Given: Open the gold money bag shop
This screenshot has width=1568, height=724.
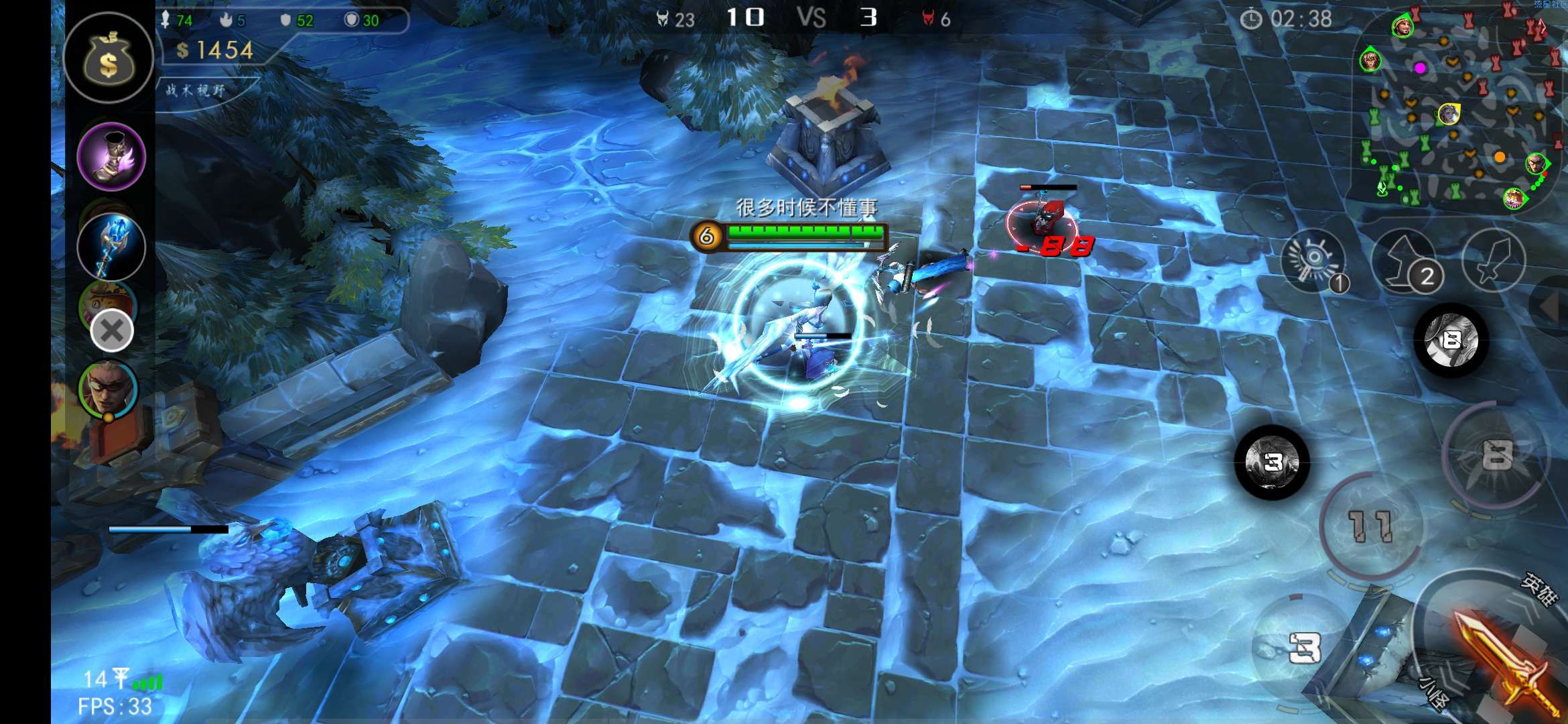Looking at the screenshot, I should click(108, 59).
